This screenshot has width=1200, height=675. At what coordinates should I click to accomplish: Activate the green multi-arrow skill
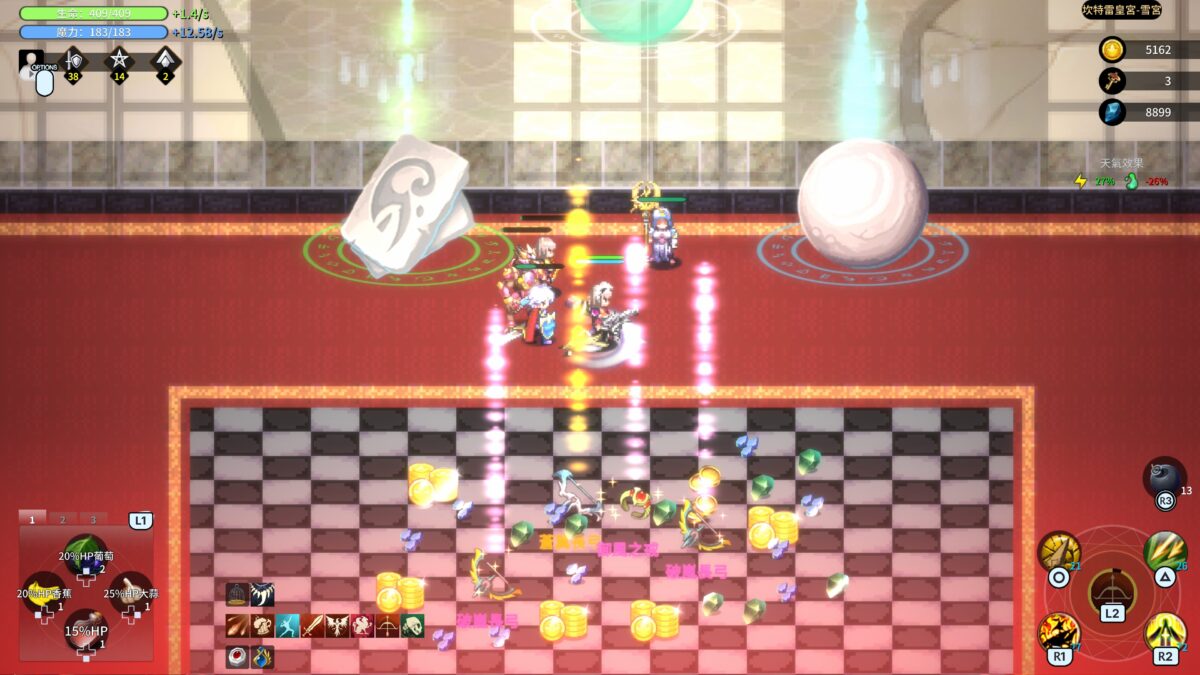(x=1165, y=551)
